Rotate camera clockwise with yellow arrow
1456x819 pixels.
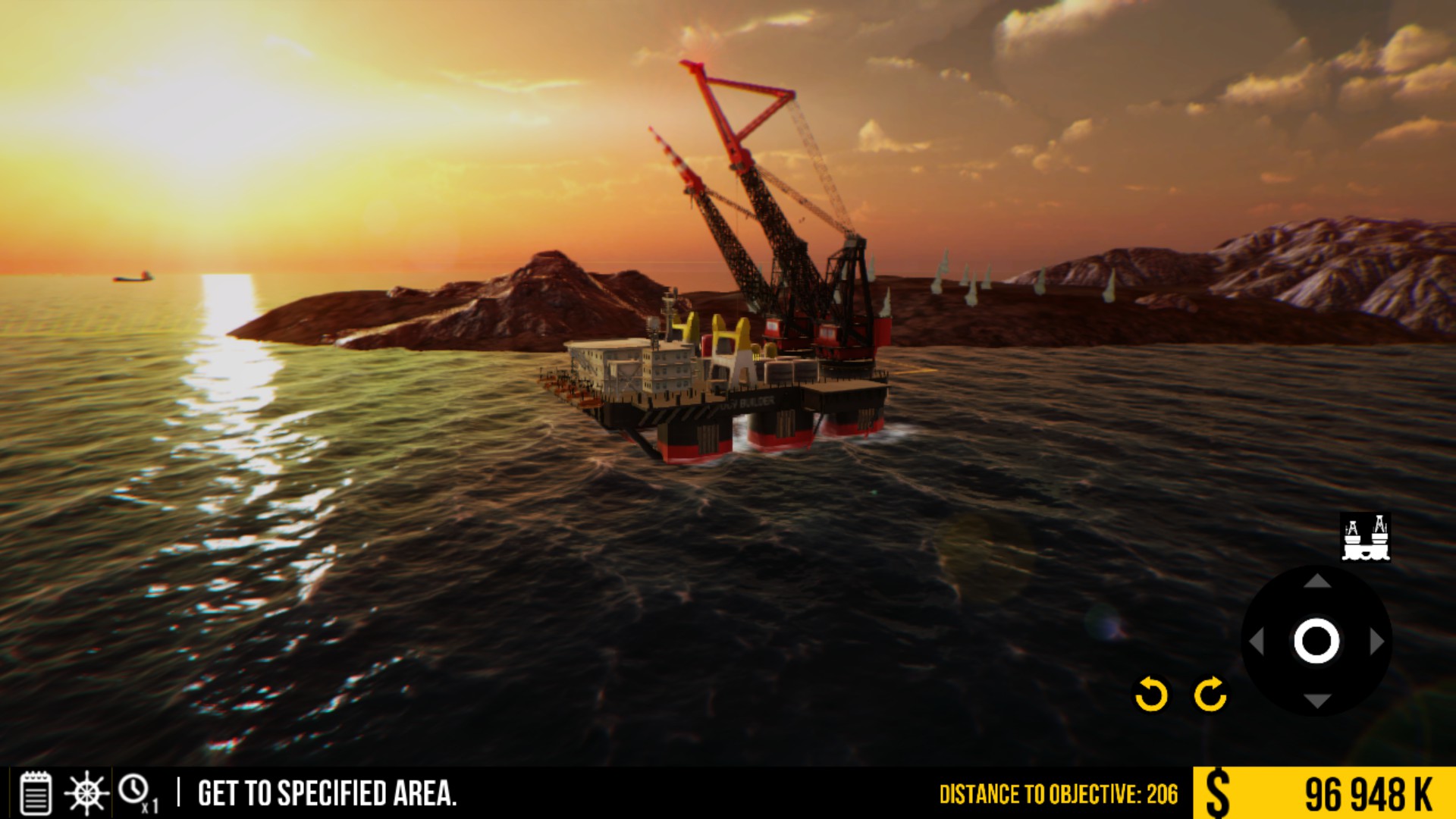[x=1210, y=694]
